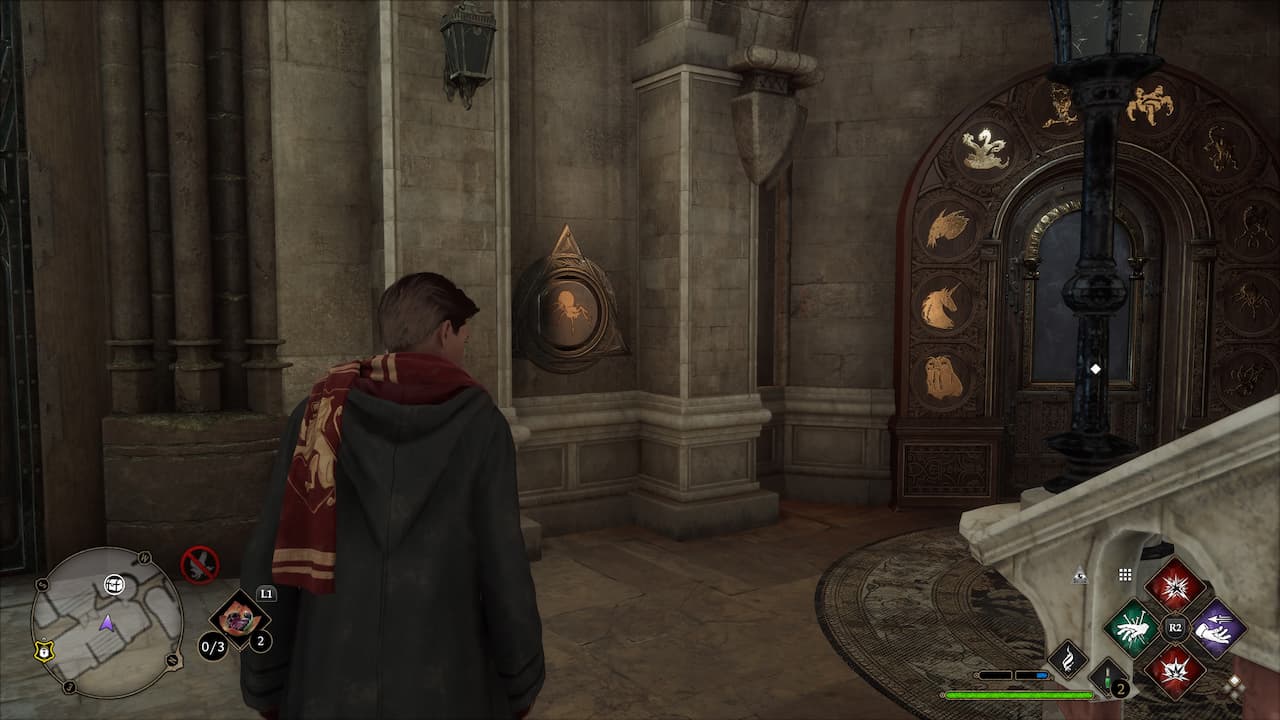Click the W compass marker on the minimap
The image size is (1280, 720).
pos(144,558)
